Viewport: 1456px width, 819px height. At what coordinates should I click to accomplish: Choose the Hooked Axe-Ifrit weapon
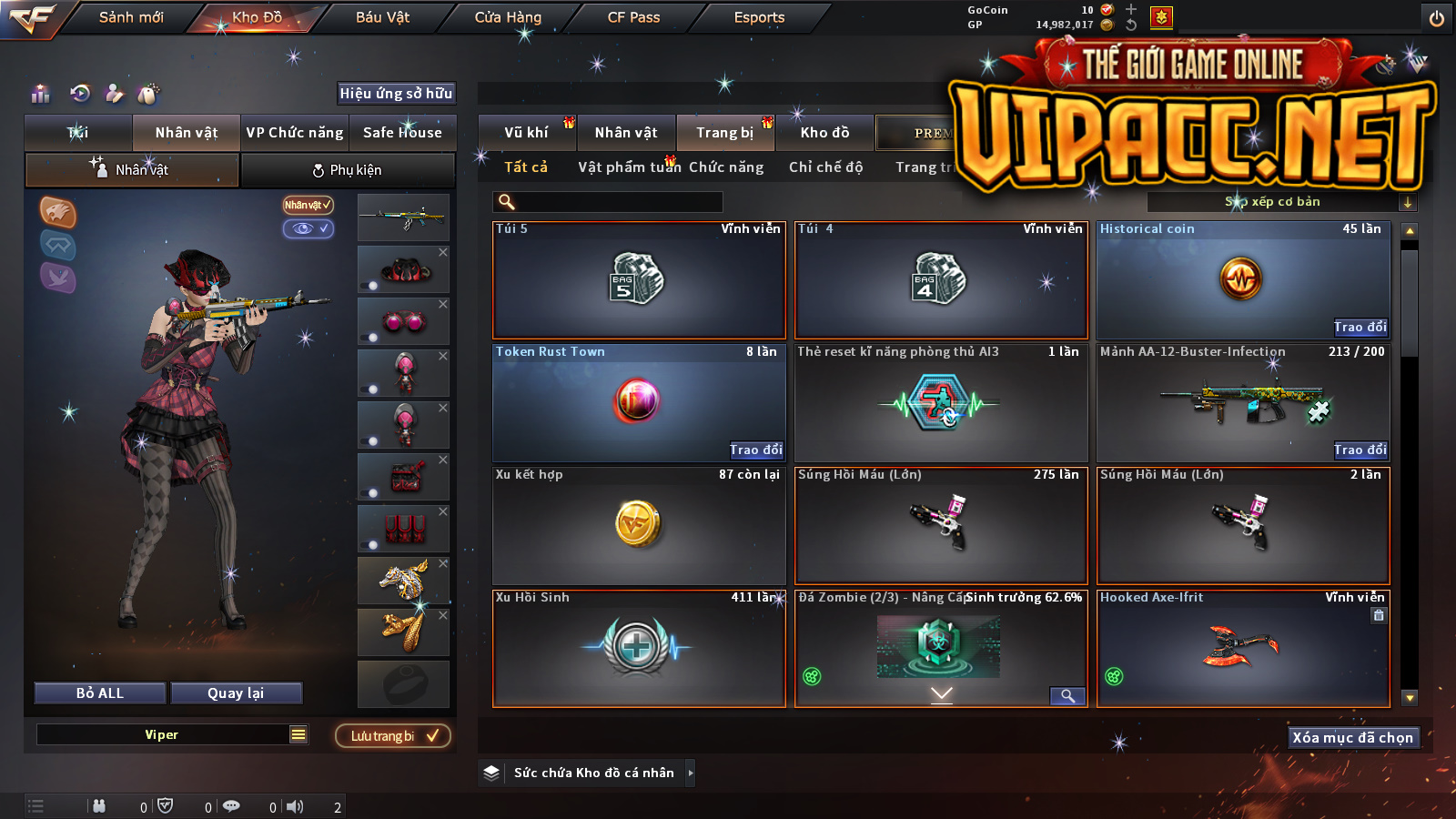point(1243,648)
